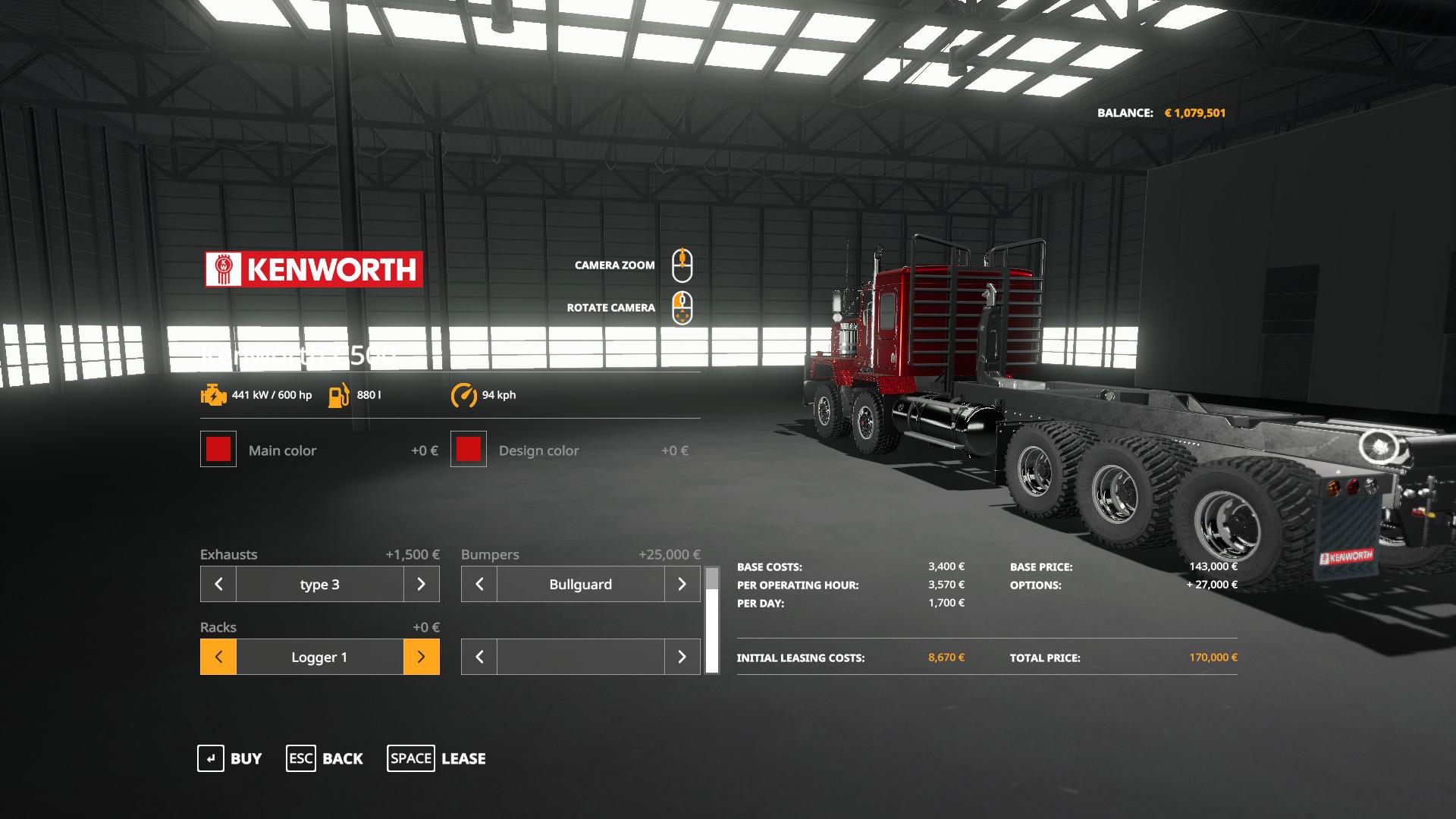This screenshot has height=819, width=1456.
Task: Switch to previous Bumpers option
Action: pos(479,584)
